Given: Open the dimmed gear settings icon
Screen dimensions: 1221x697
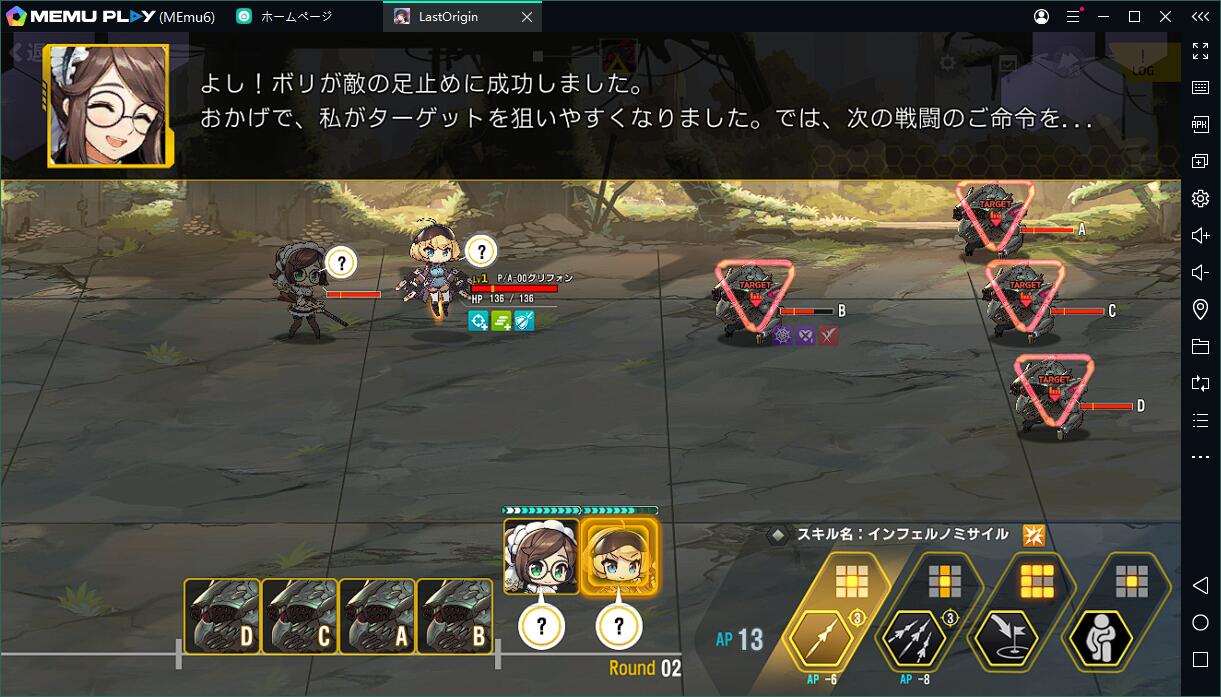Looking at the screenshot, I should (947, 63).
